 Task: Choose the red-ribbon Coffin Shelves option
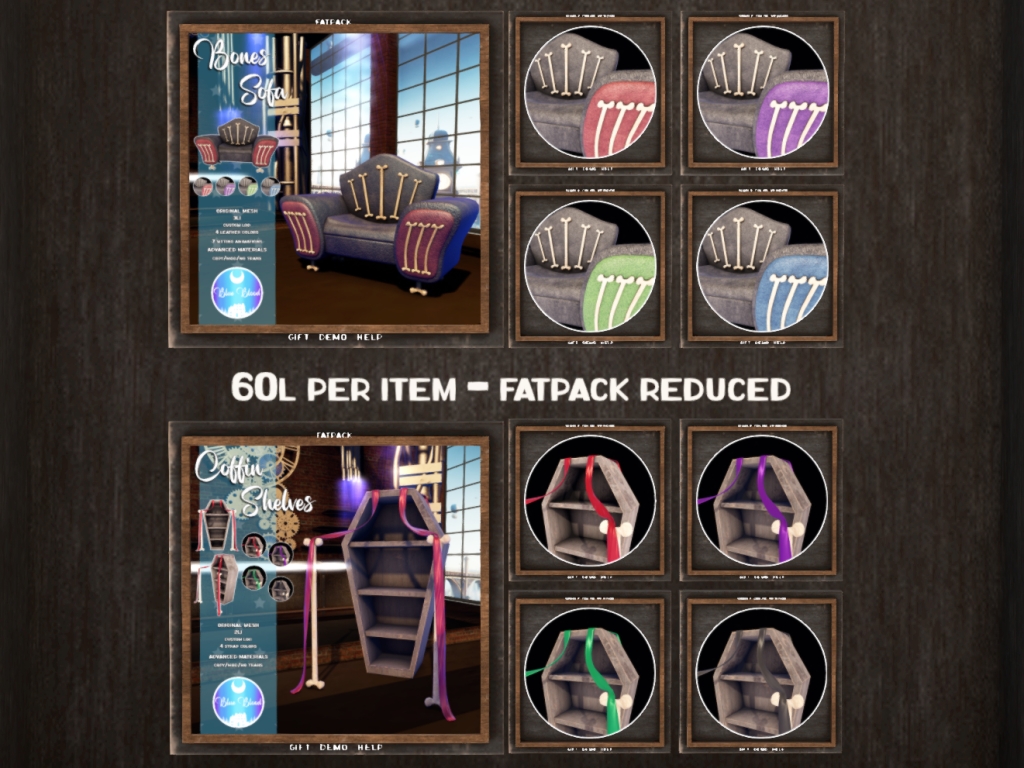coord(589,500)
